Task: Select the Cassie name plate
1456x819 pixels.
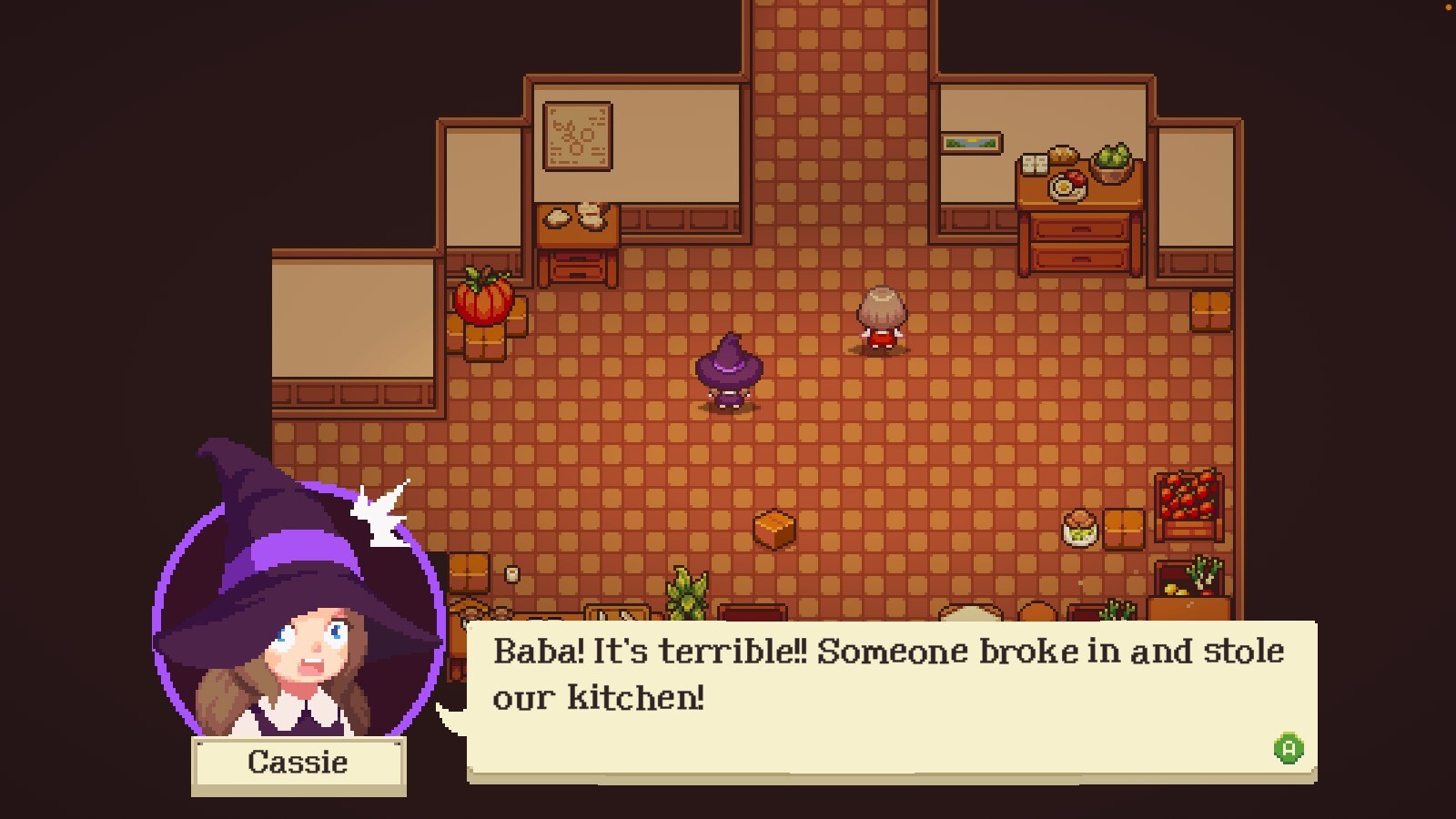Action: [x=298, y=763]
